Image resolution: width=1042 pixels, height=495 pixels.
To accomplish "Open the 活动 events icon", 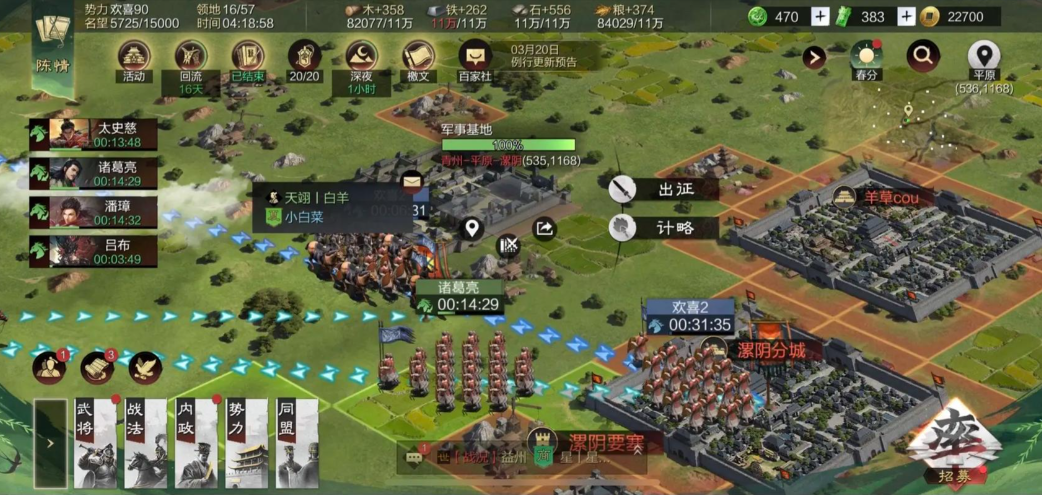I will (x=134, y=59).
